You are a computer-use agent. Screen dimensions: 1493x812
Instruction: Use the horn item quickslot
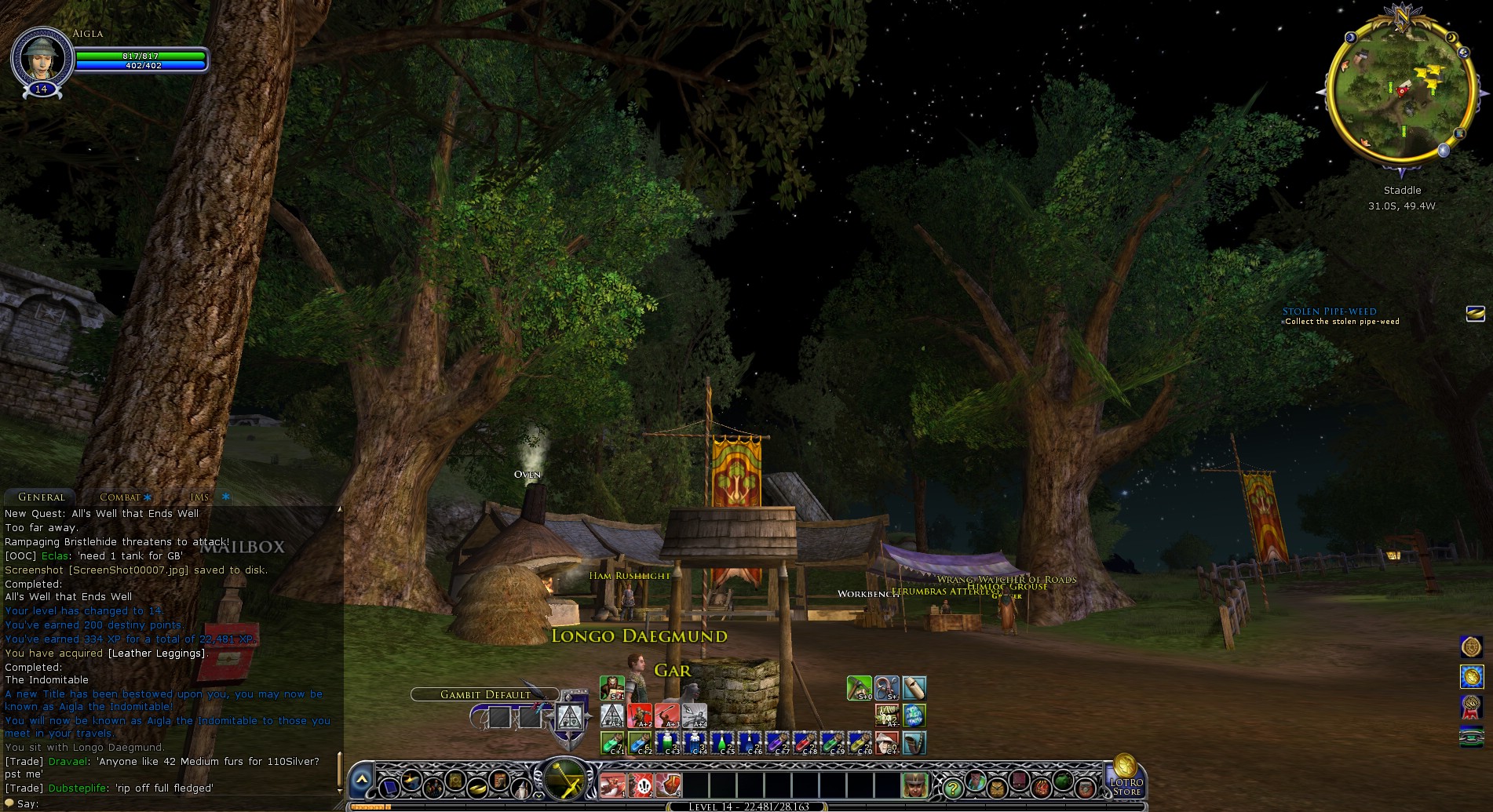914,742
